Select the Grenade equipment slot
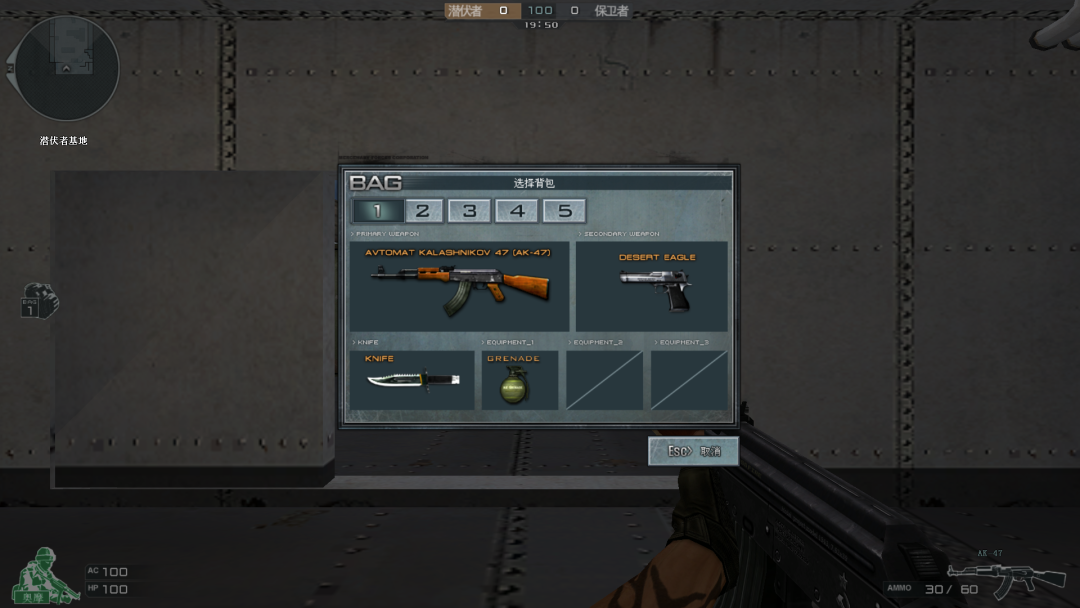The height and width of the screenshot is (608, 1080). click(x=519, y=379)
